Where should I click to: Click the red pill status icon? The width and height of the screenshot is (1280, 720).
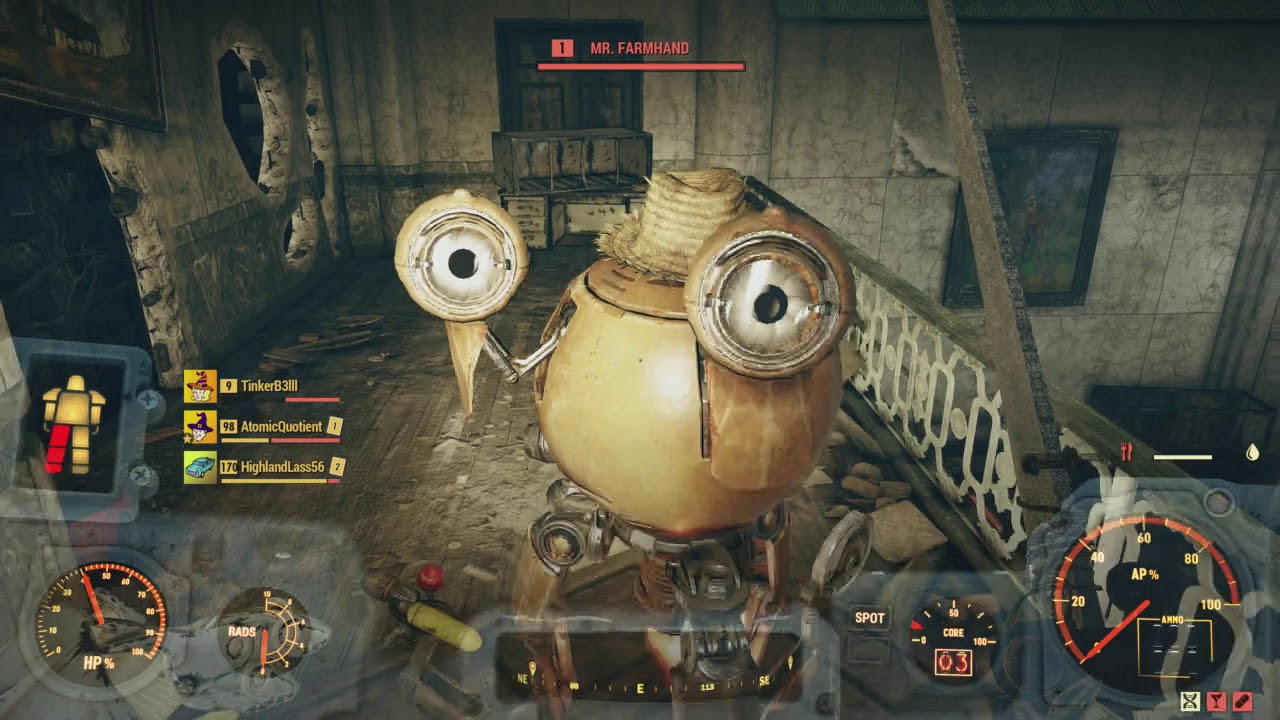click(1242, 701)
